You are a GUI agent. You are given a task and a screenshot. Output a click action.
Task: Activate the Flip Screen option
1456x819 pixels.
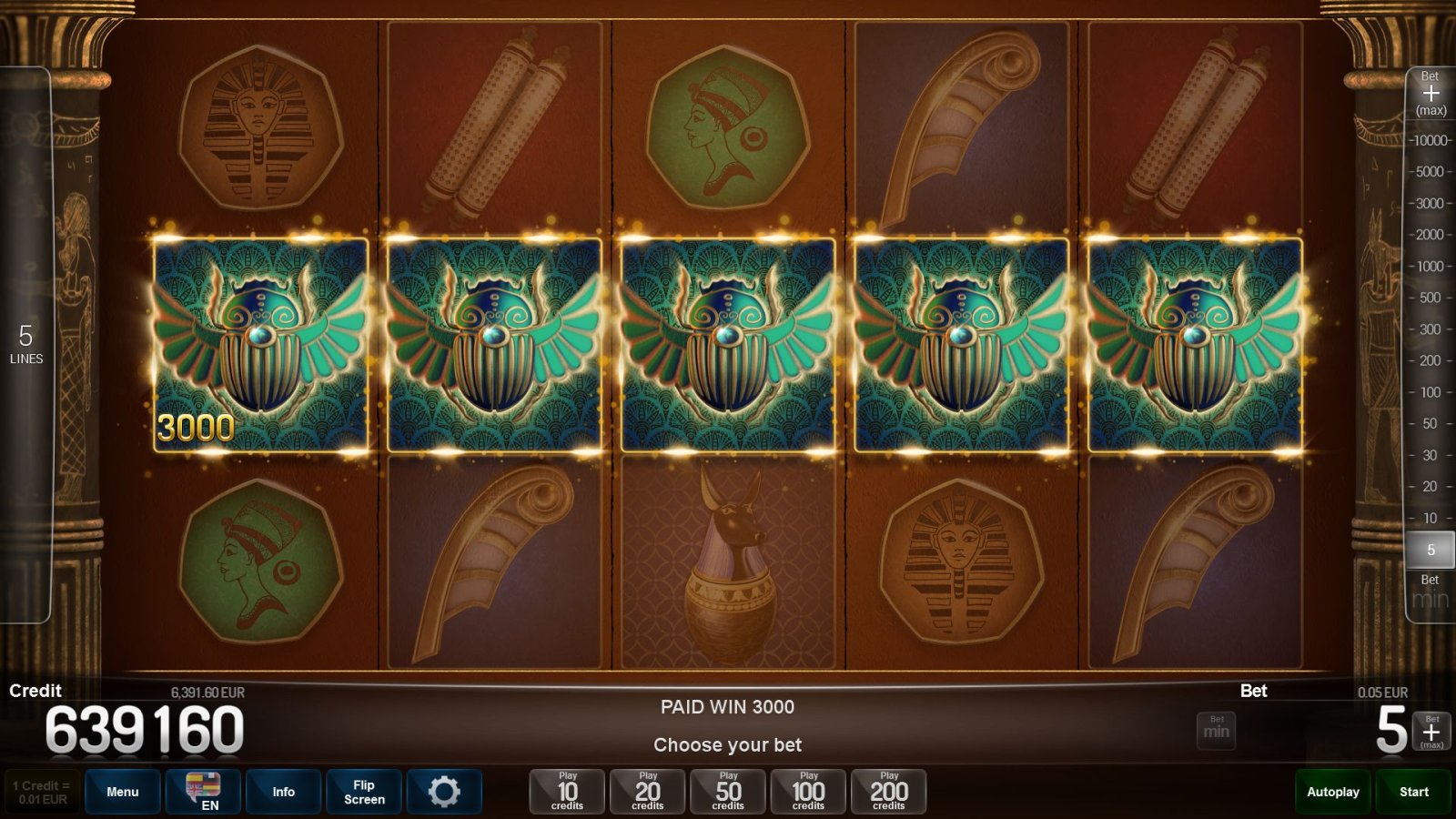[x=363, y=791]
